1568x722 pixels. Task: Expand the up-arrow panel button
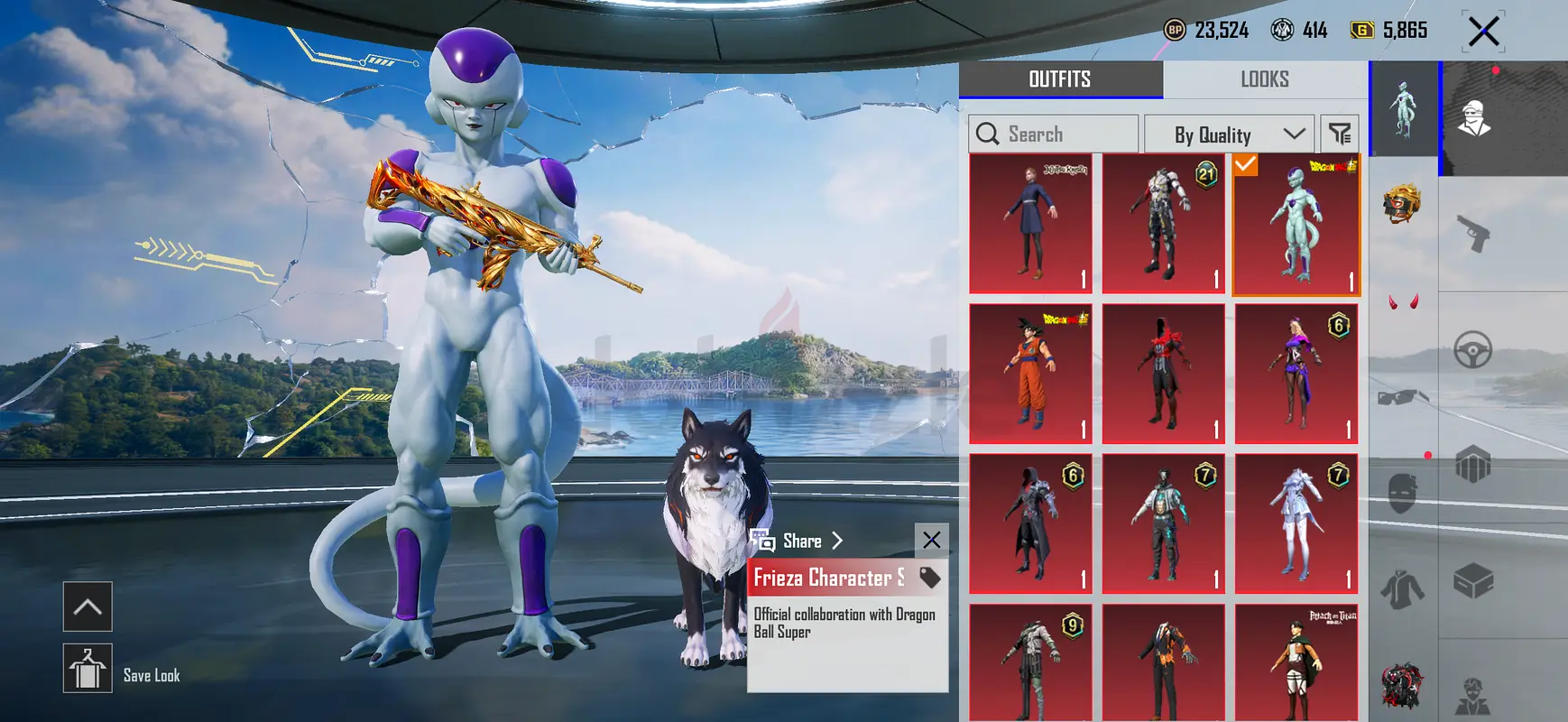(x=88, y=606)
